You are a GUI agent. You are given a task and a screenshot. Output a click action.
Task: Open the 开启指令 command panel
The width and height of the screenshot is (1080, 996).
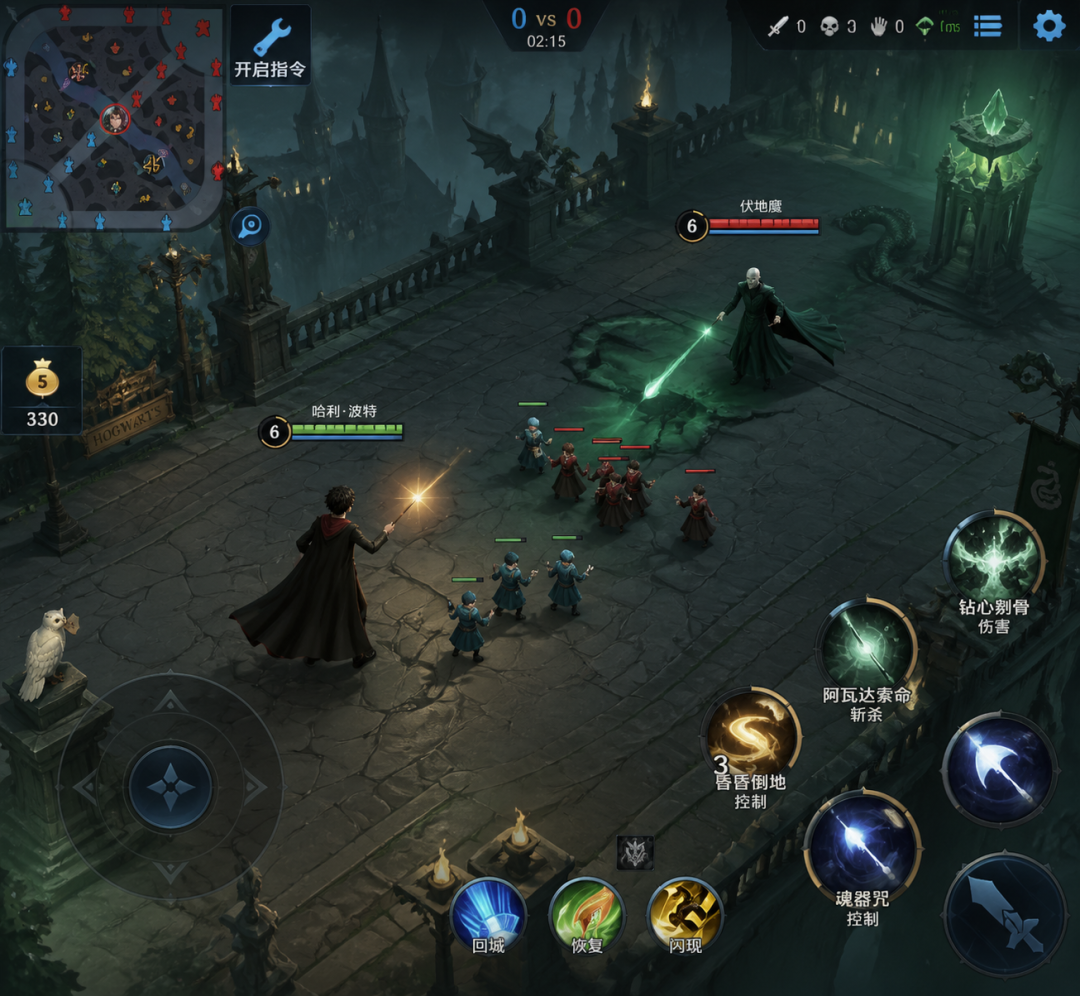tap(270, 45)
